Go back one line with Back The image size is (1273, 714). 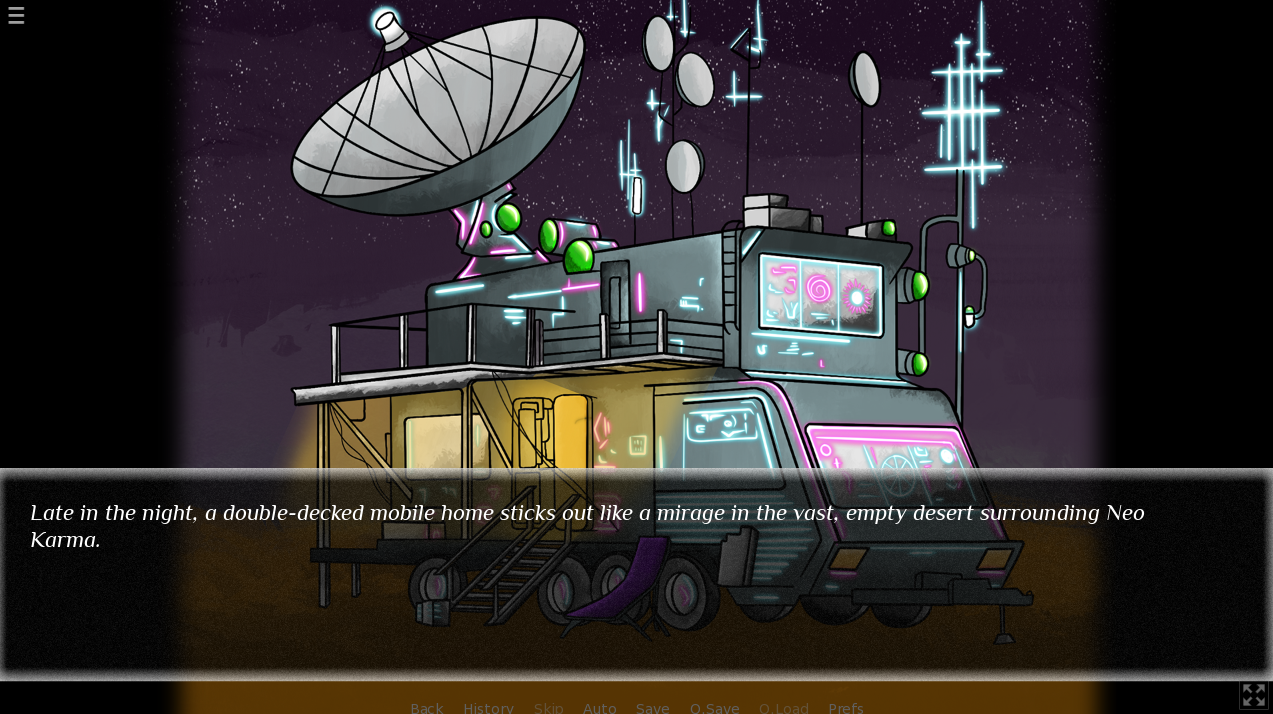point(426,708)
